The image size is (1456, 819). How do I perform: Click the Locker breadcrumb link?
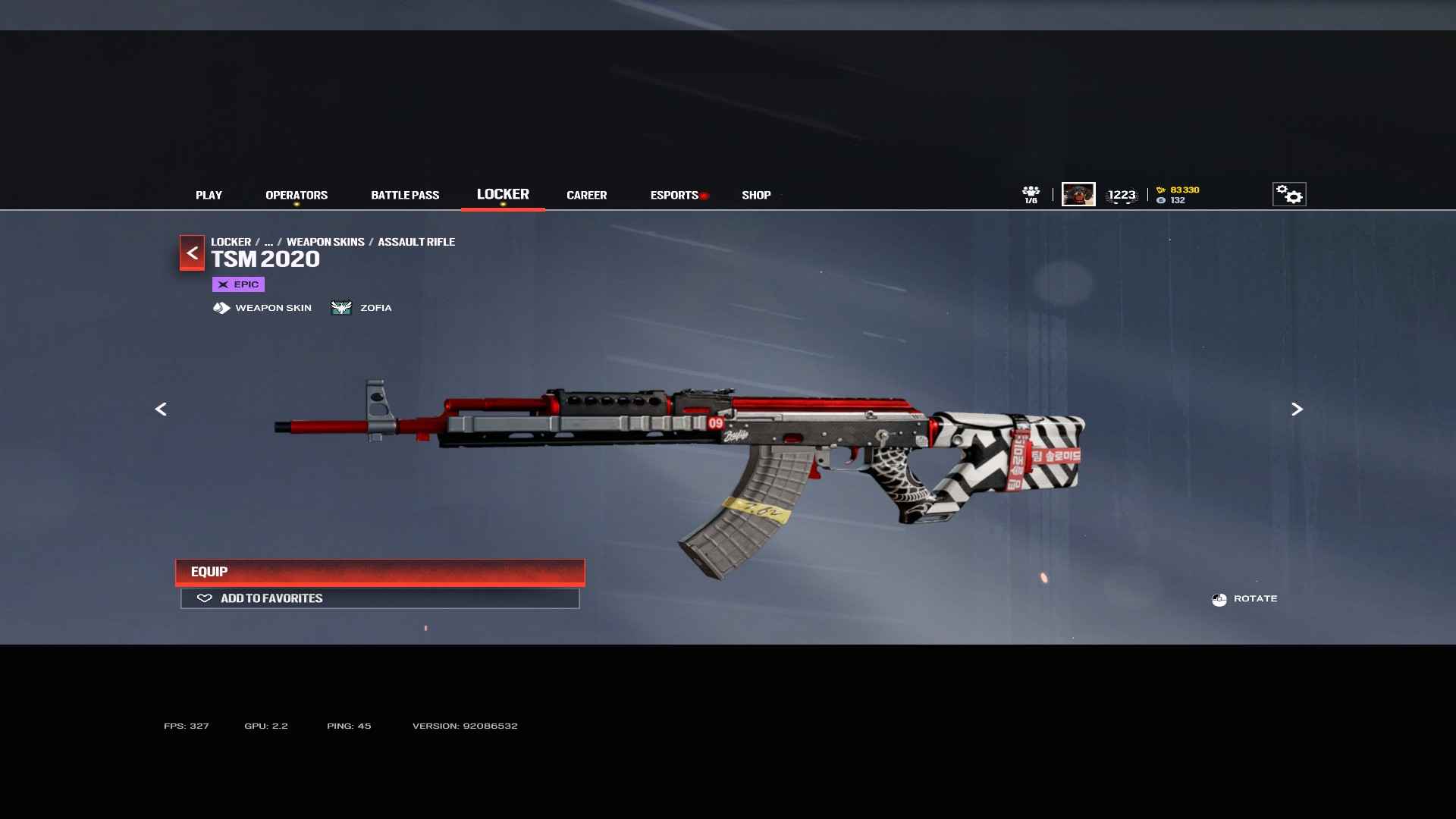click(x=231, y=242)
